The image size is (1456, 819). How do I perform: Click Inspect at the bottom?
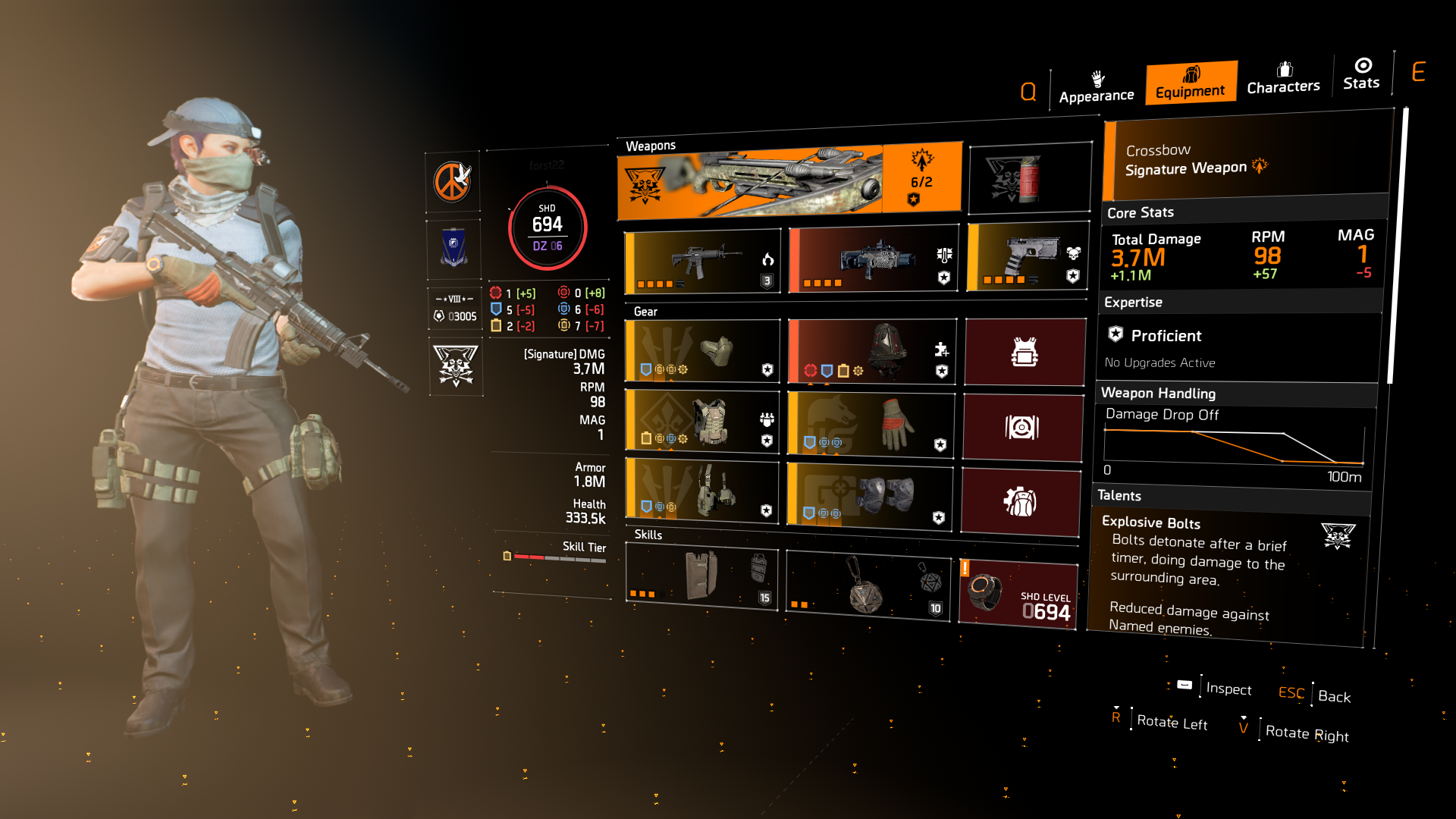[1228, 689]
